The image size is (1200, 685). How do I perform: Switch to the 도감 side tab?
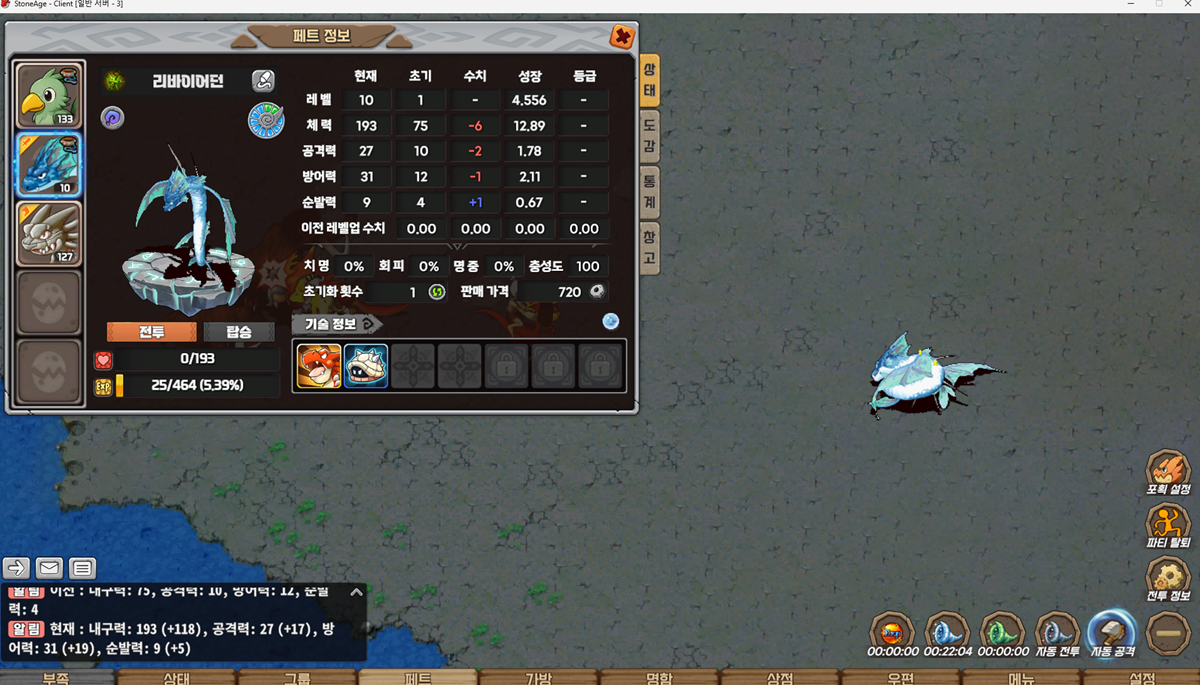(x=649, y=137)
